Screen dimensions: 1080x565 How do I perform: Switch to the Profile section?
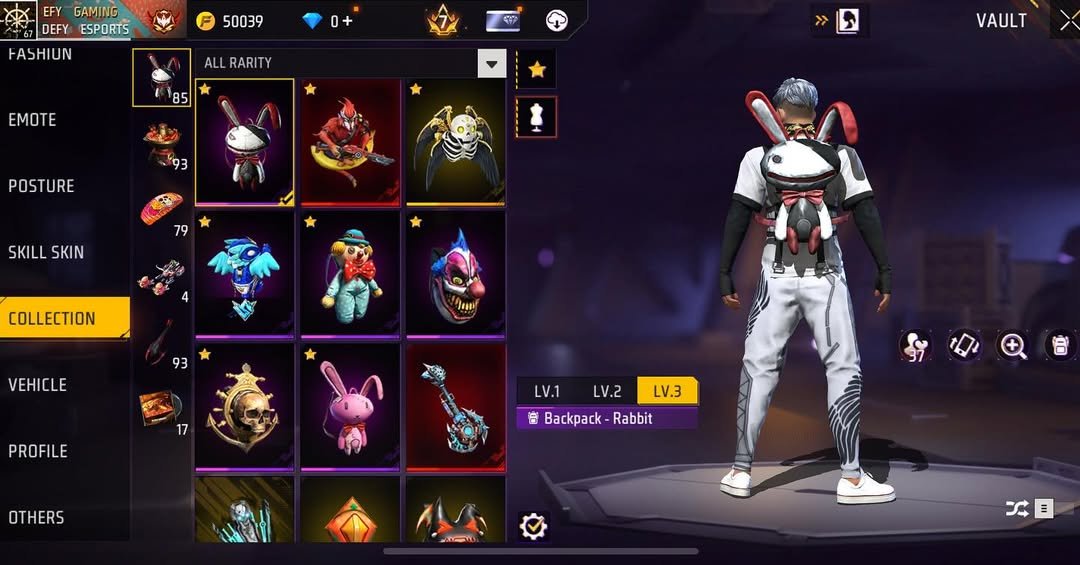(x=38, y=451)
